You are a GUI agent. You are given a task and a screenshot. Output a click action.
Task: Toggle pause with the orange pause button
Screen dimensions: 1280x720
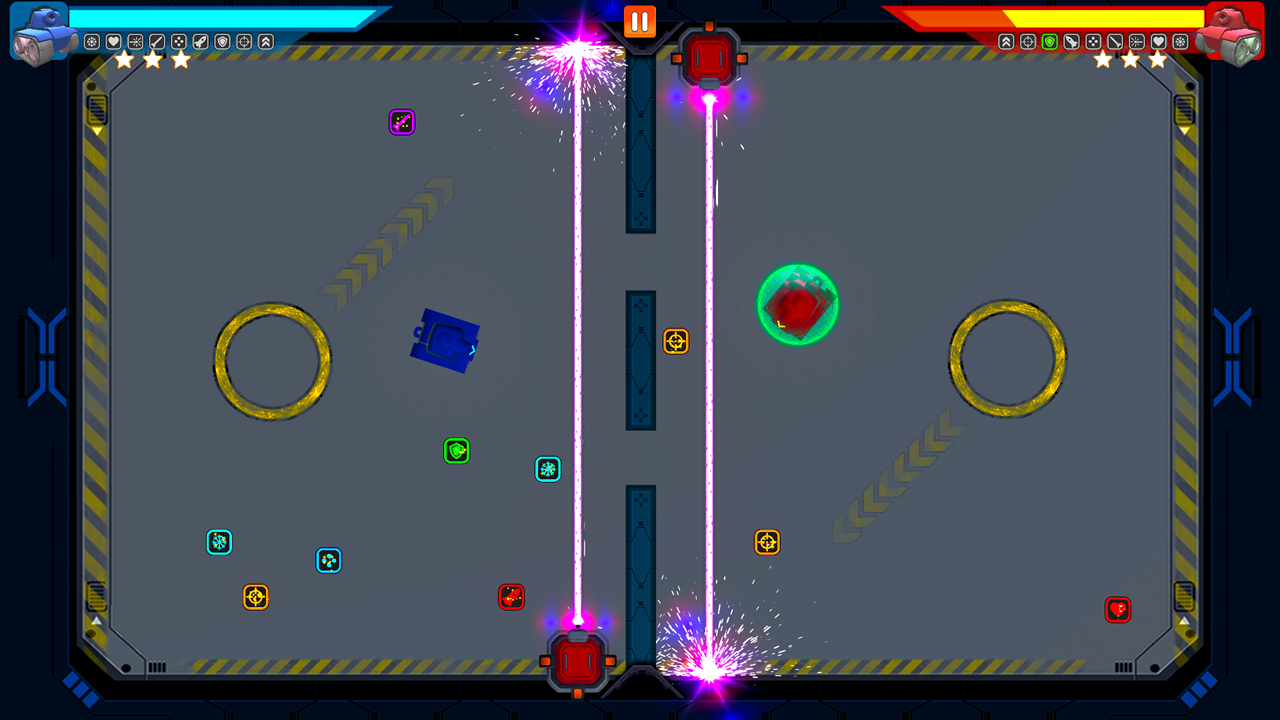[639, 20]
